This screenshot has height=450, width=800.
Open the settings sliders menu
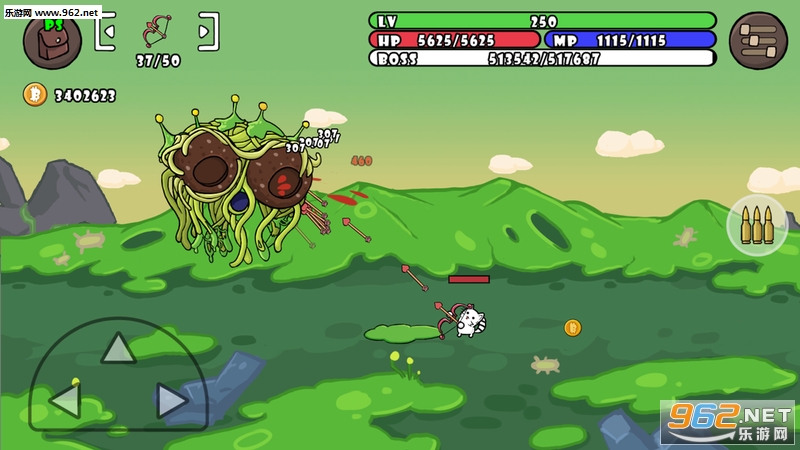pos(758,40)
